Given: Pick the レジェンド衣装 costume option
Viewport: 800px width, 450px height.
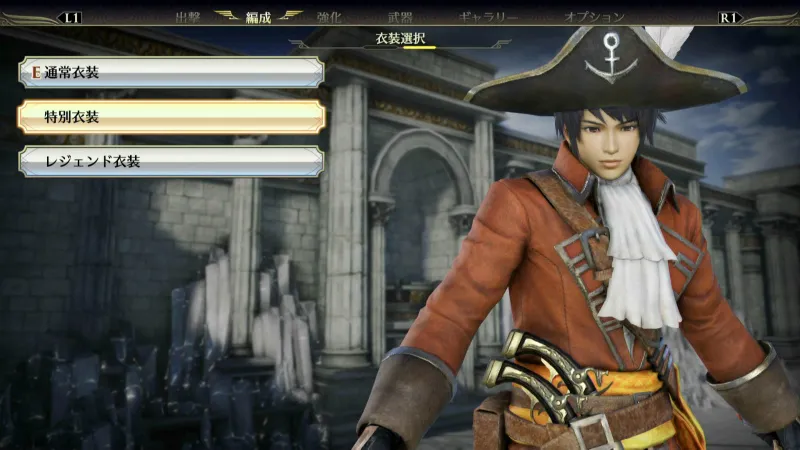Looking at the screenshot, I should [x=170, y=161].
